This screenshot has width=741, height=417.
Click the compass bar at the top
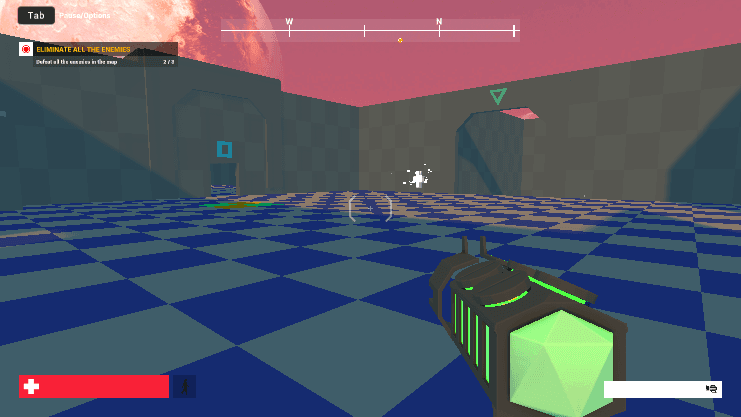point(368,31)
